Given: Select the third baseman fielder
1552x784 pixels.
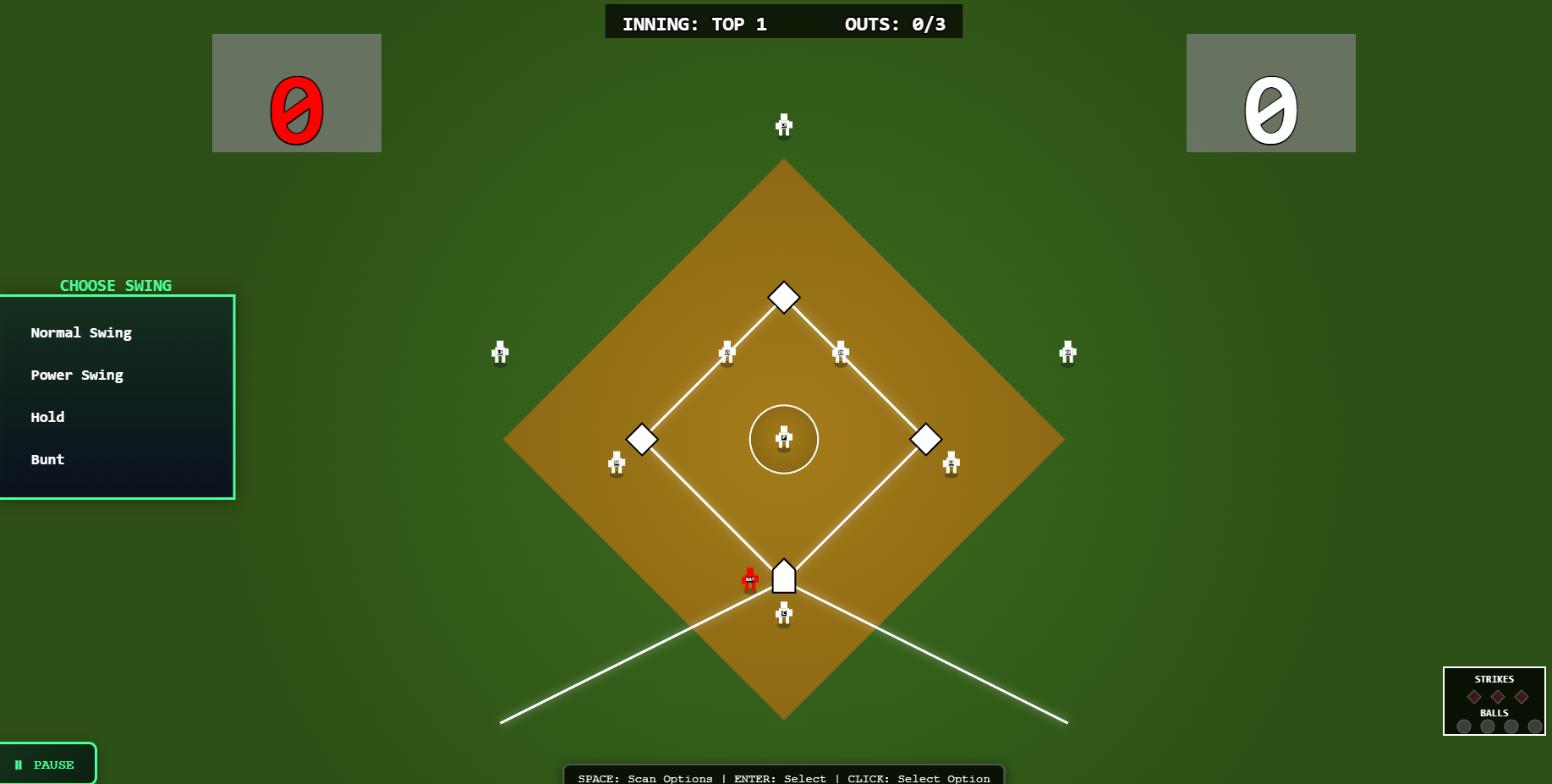Looking at the screenshot, I should click(616, 463).
